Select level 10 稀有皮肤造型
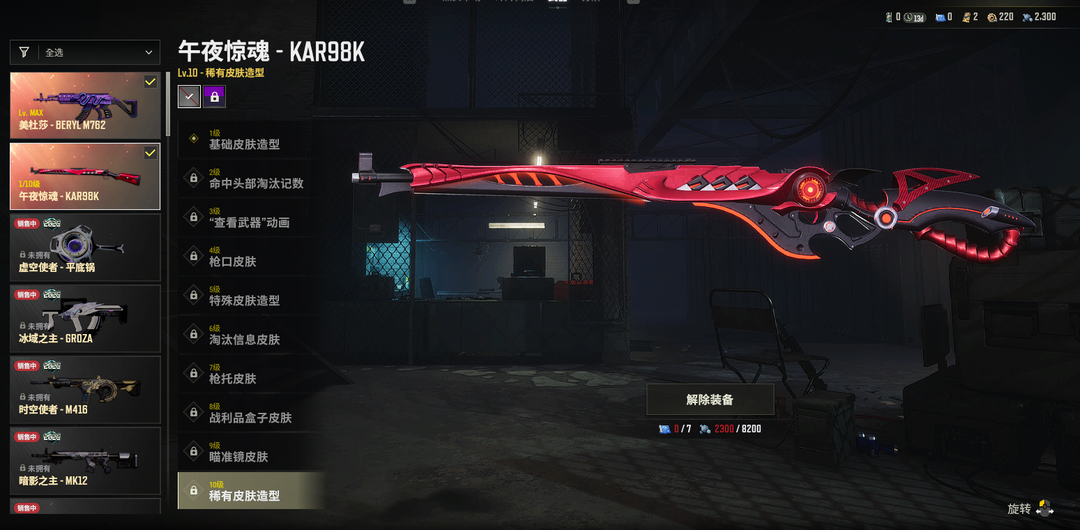The image size is (1080, 530). (250, 490)
